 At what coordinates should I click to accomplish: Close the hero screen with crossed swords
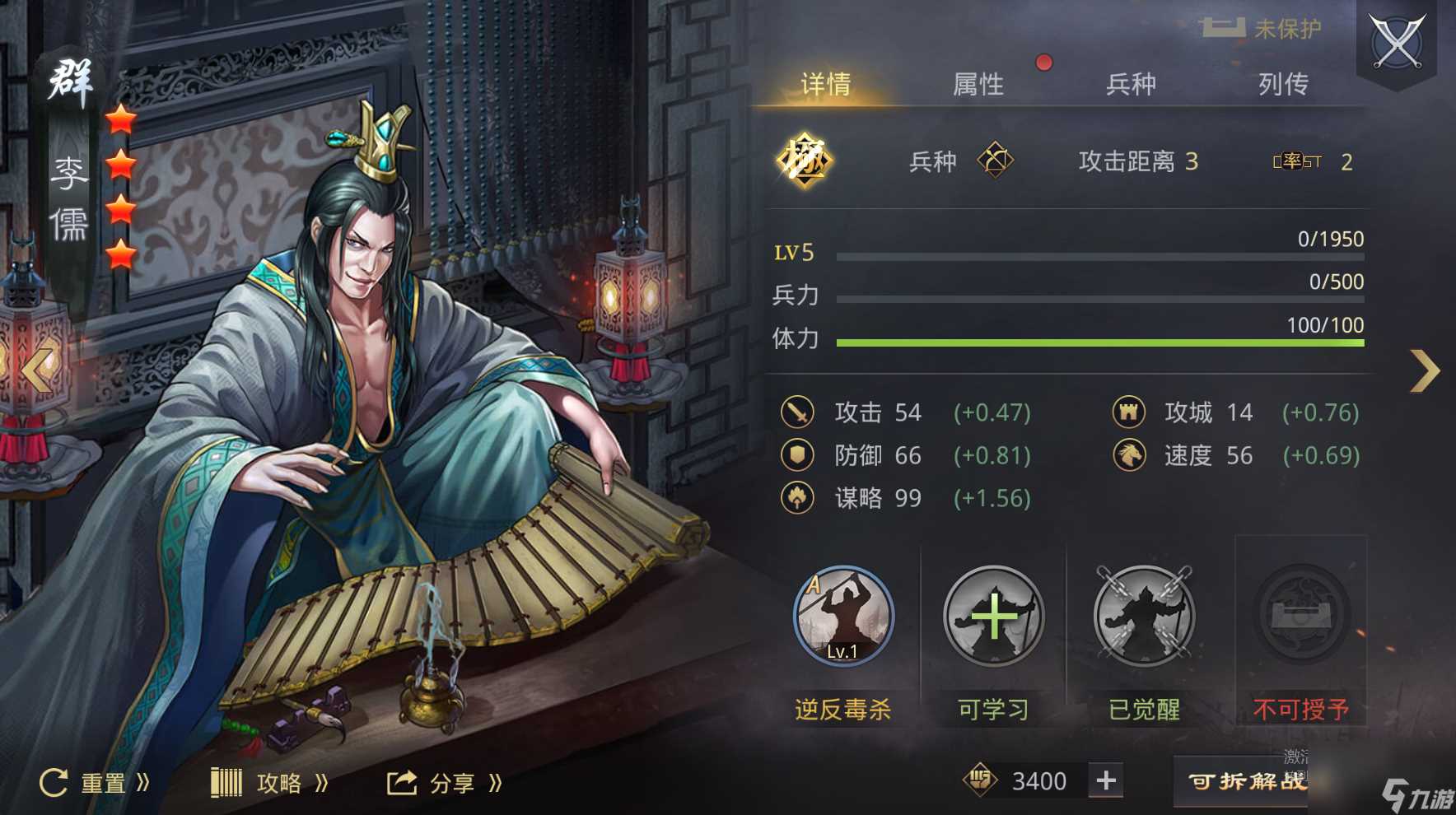(1397, 43)
